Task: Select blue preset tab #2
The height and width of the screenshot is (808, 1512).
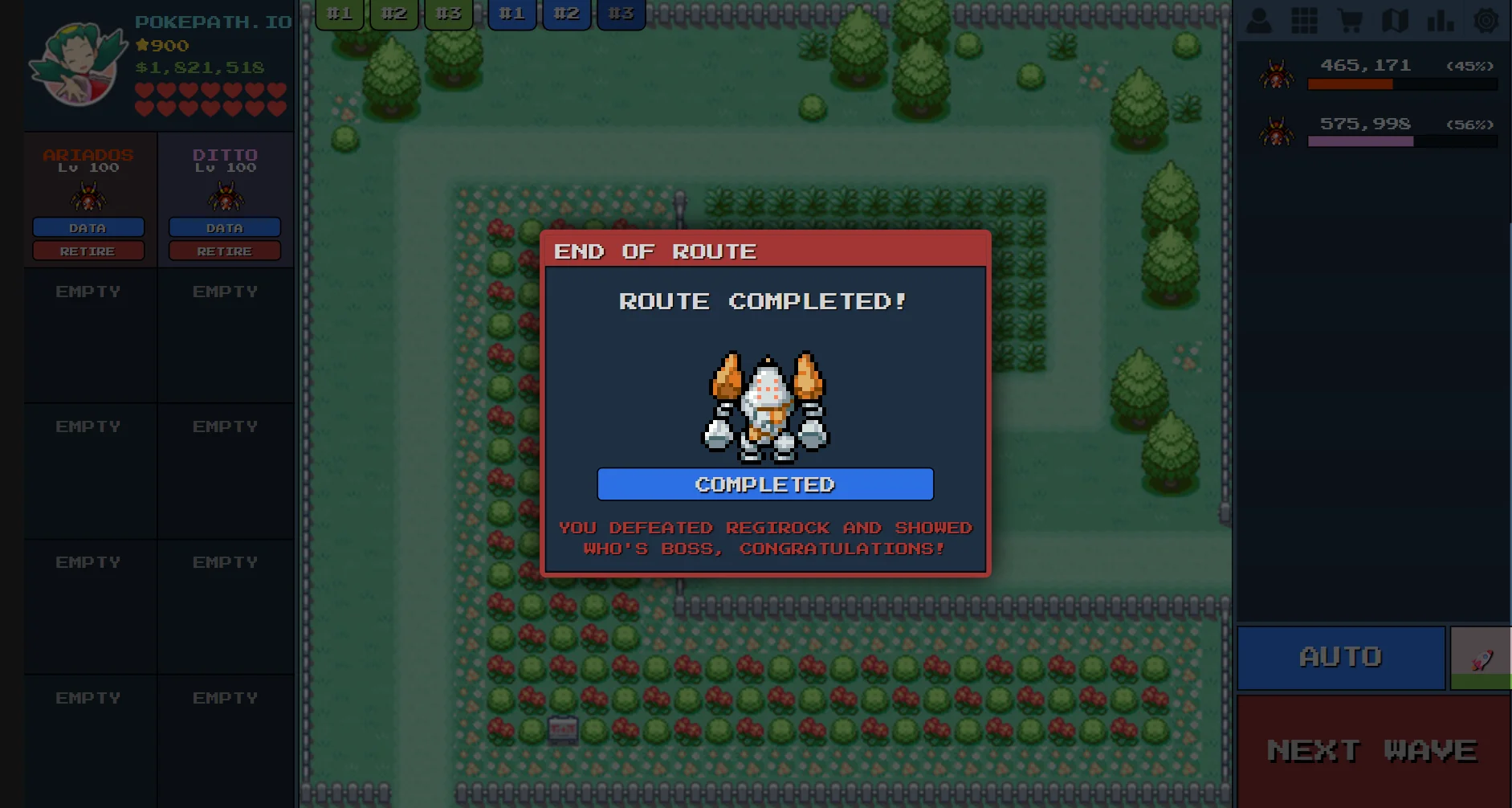Action: [x=567, y=14]
